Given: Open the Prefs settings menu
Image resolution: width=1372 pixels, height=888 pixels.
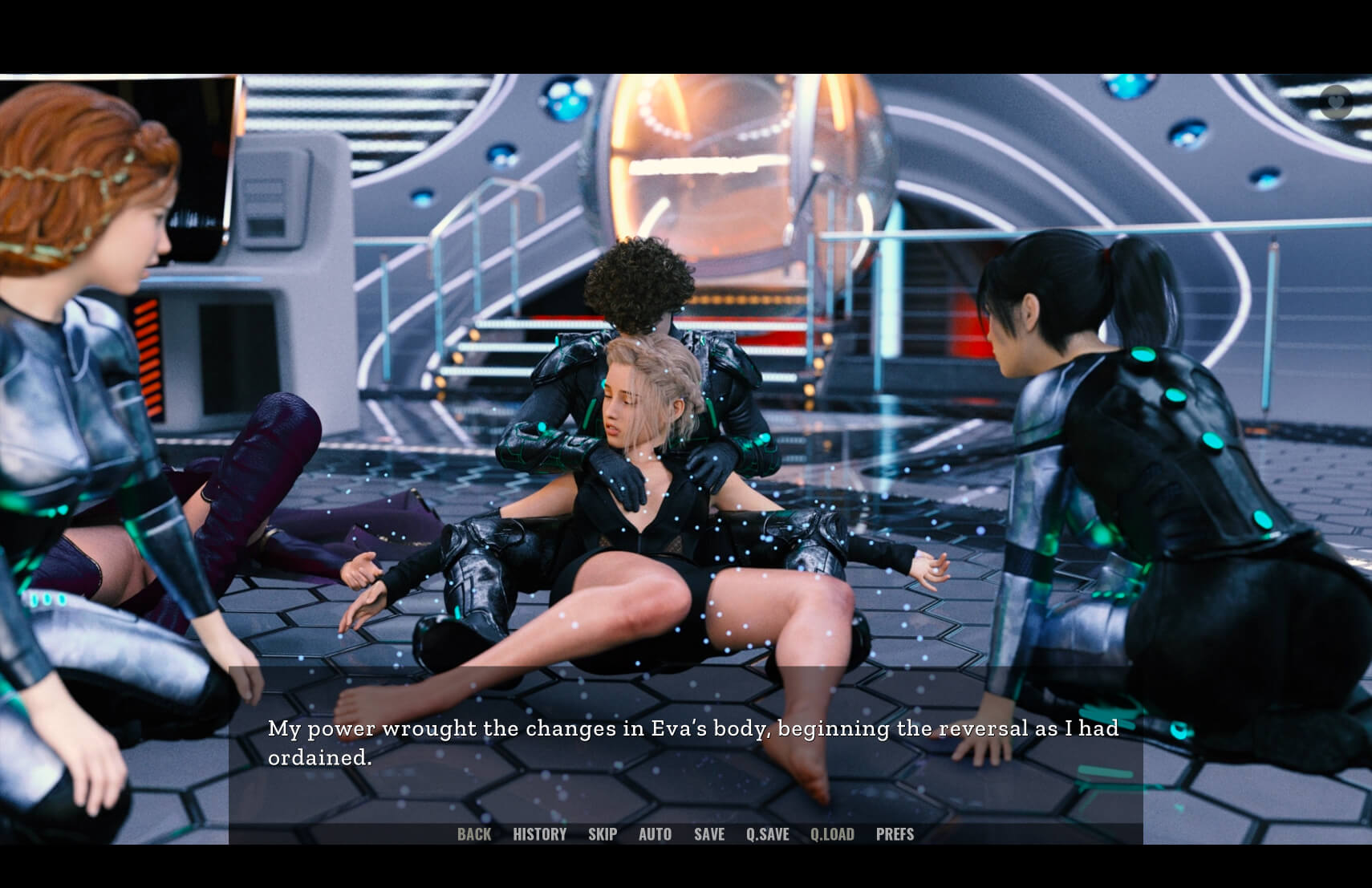Looking at the screenshot, I should tap(895, 834).
